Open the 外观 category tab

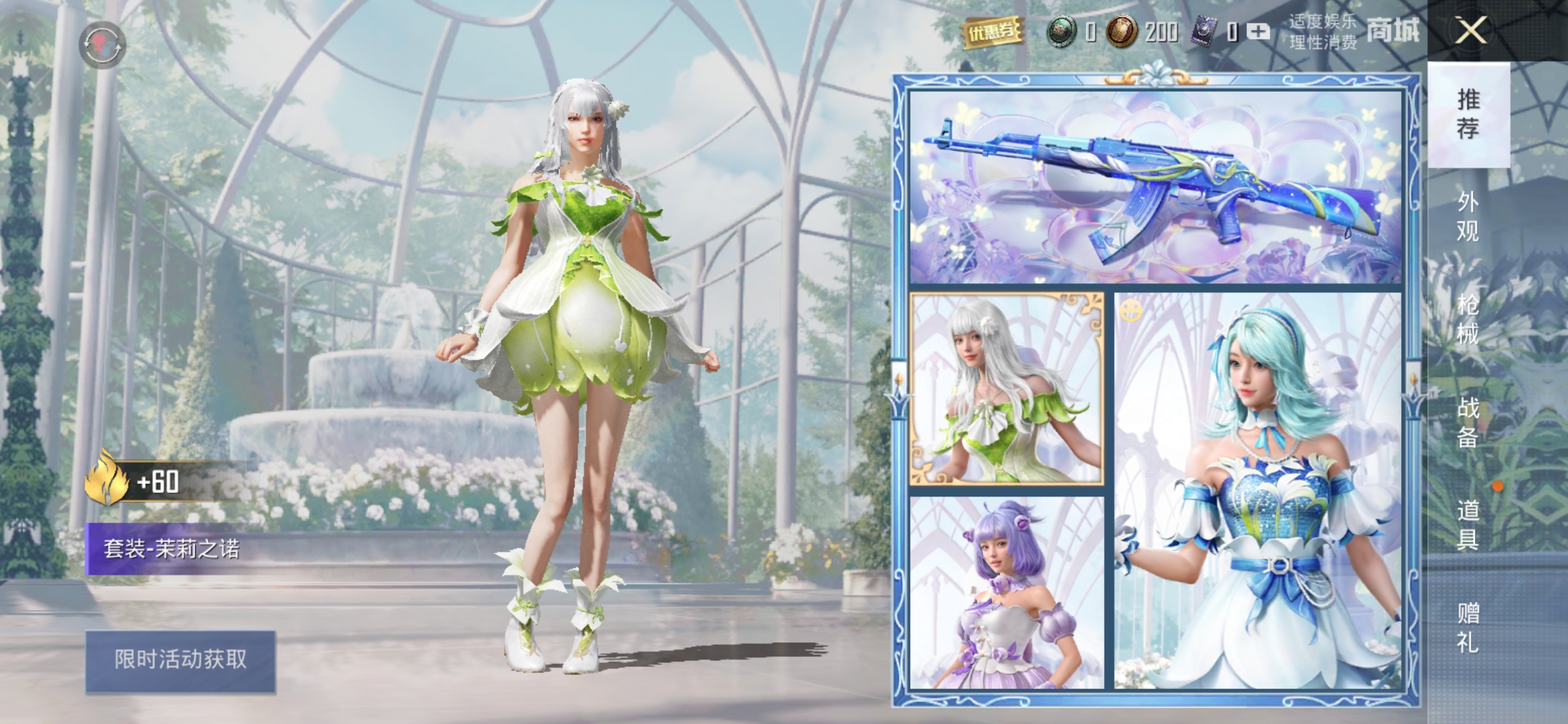[x=1468, y=217]
